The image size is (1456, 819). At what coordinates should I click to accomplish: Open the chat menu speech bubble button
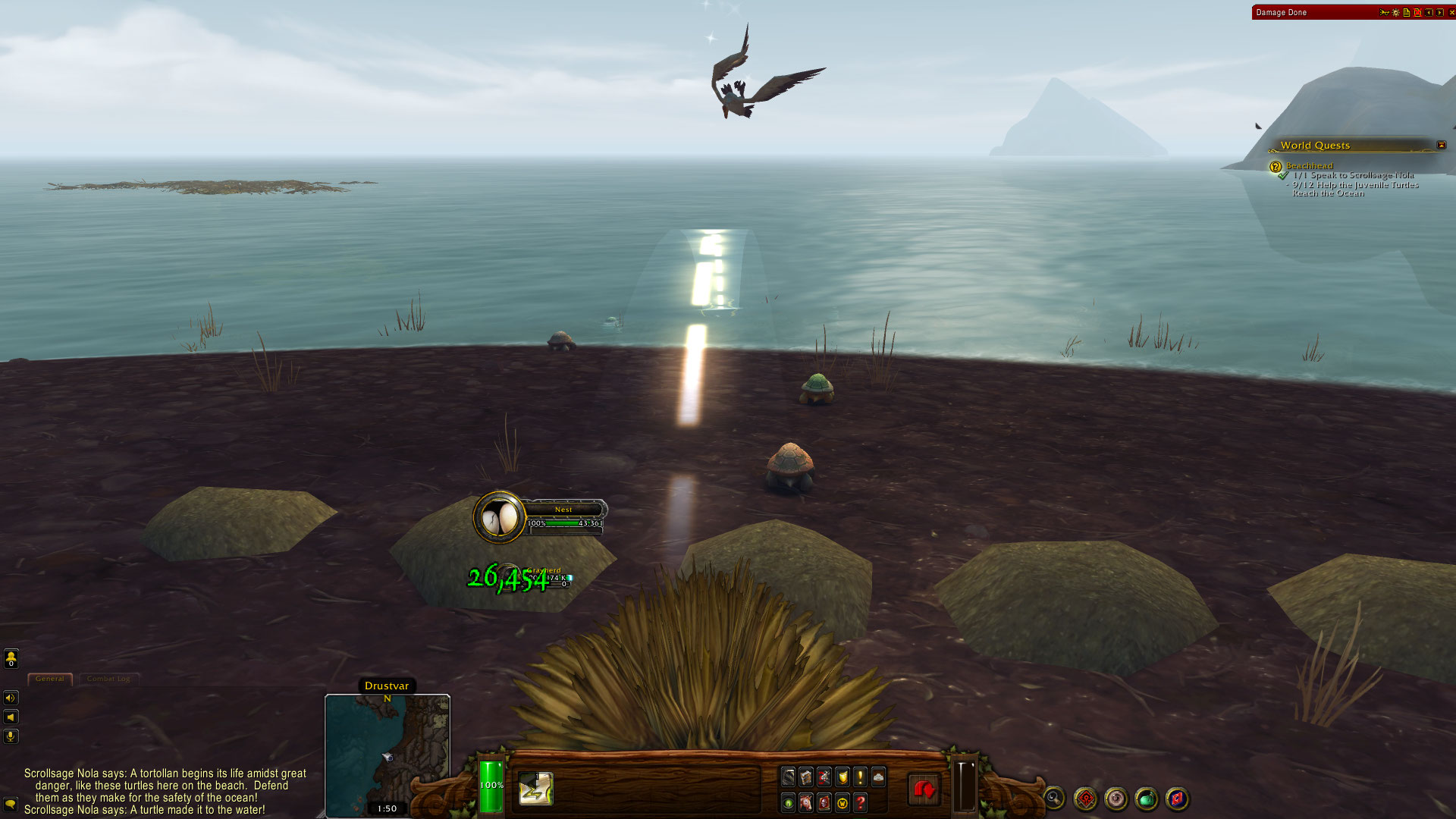[11, 804]
